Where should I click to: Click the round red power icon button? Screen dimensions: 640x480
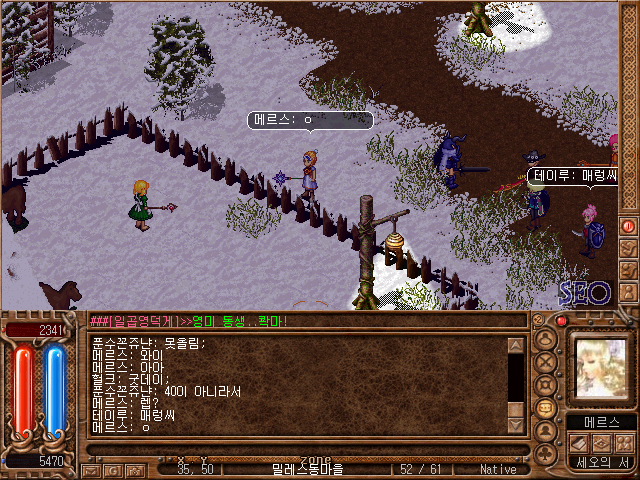click(x=628, y=226)
